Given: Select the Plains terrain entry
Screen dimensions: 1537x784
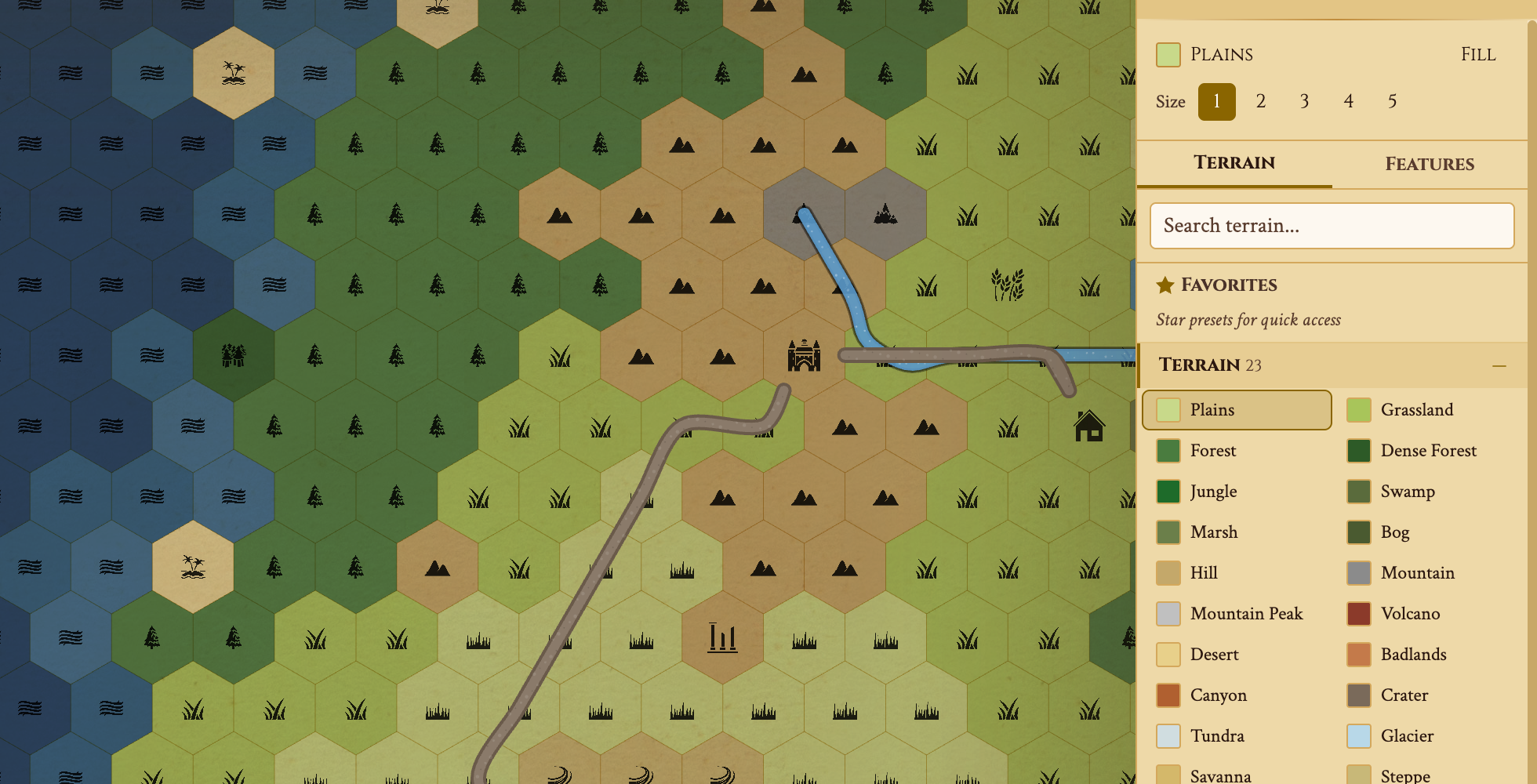Looking at the screenshot, I should pos(1237,409).
